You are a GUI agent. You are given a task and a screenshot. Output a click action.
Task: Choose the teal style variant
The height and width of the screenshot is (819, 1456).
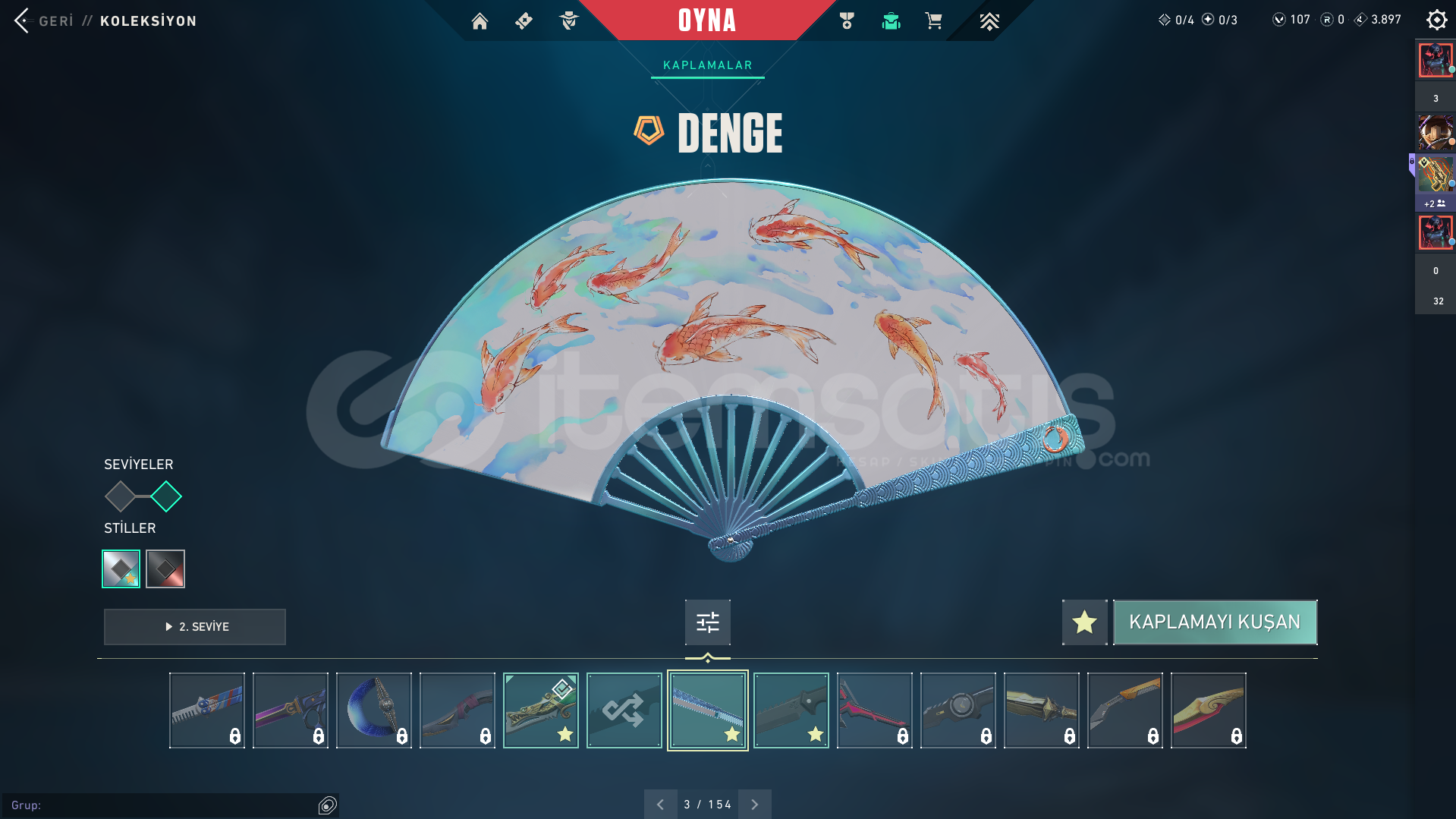[x=121, y=569]
